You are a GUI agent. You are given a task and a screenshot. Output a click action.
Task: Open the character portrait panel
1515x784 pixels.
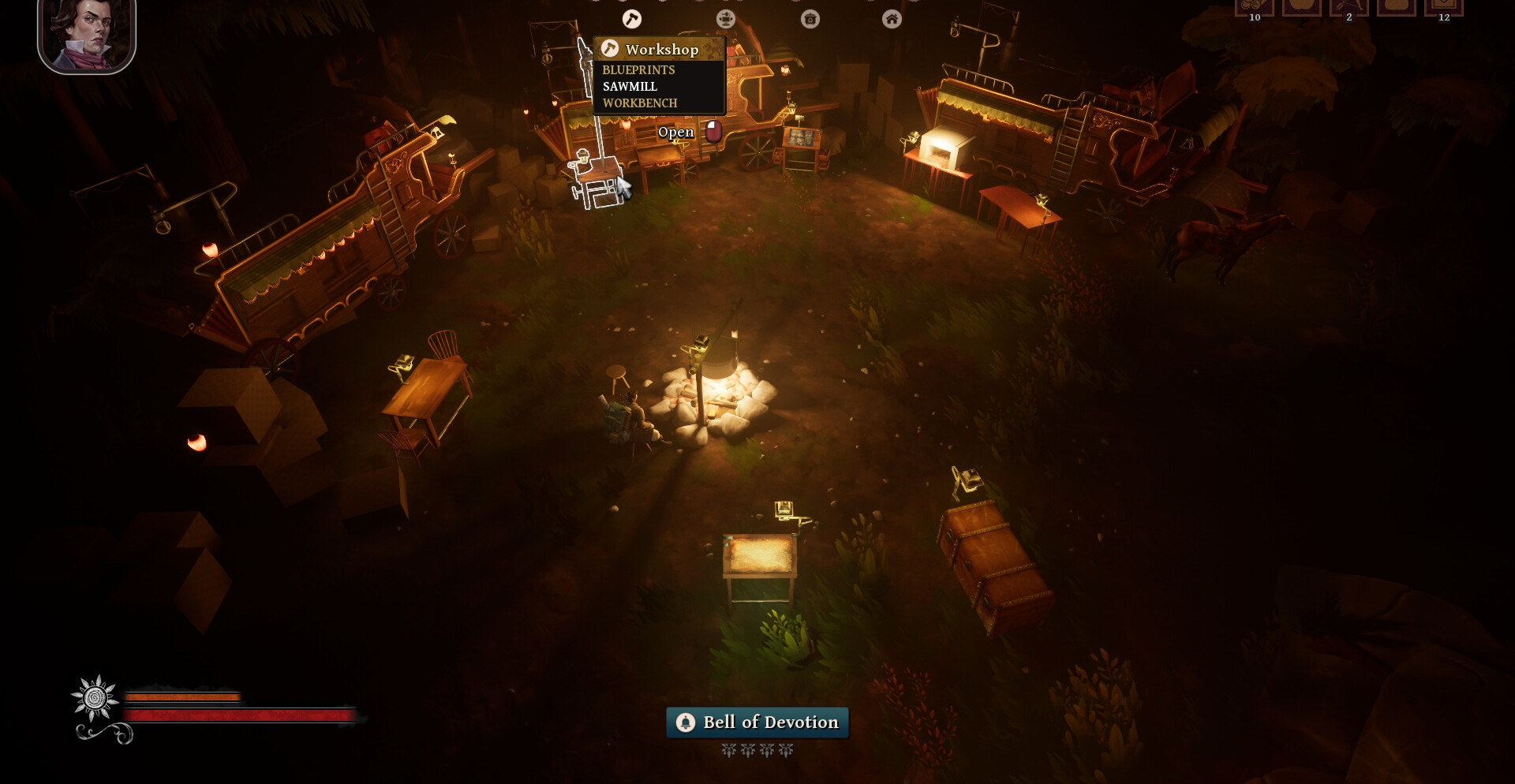(x=87, y=35)
